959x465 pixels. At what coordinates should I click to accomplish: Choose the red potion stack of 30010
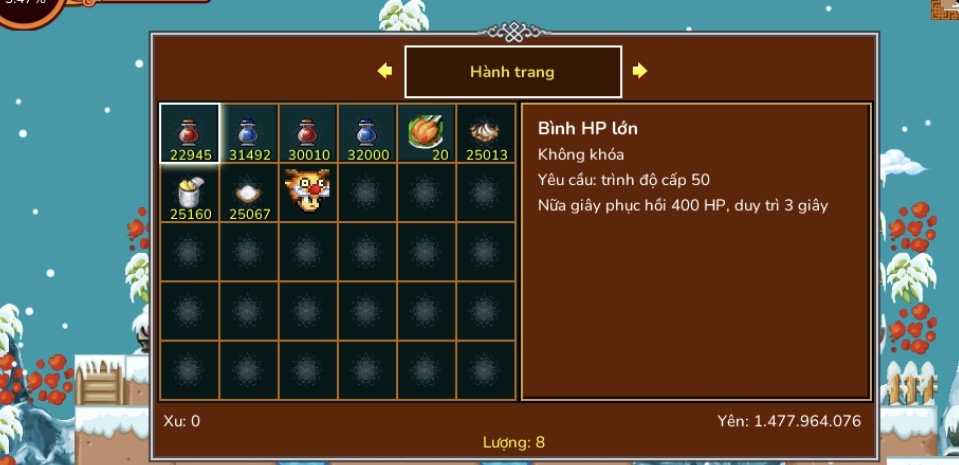307,133
